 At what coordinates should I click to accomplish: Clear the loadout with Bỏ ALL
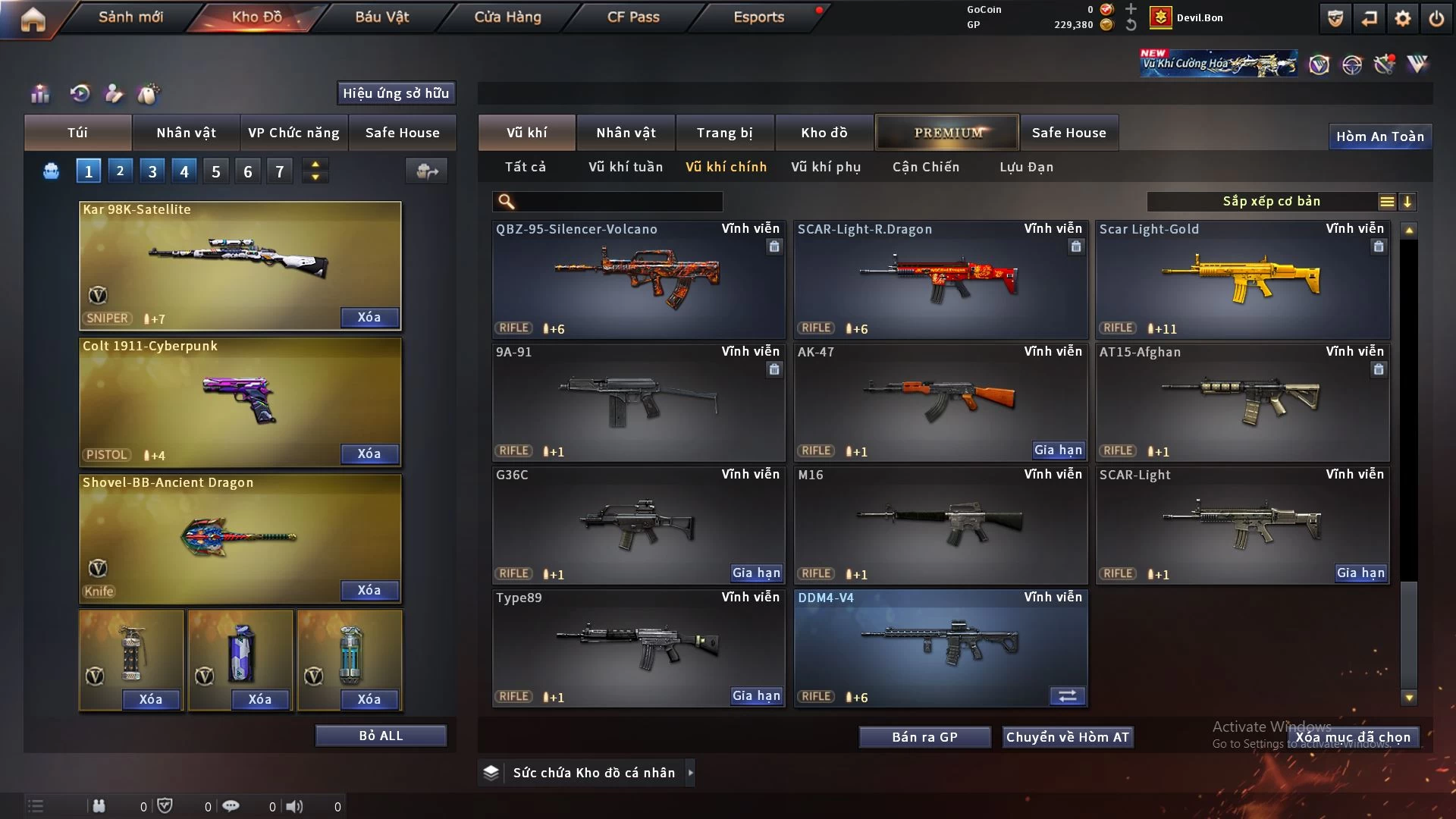381,736
